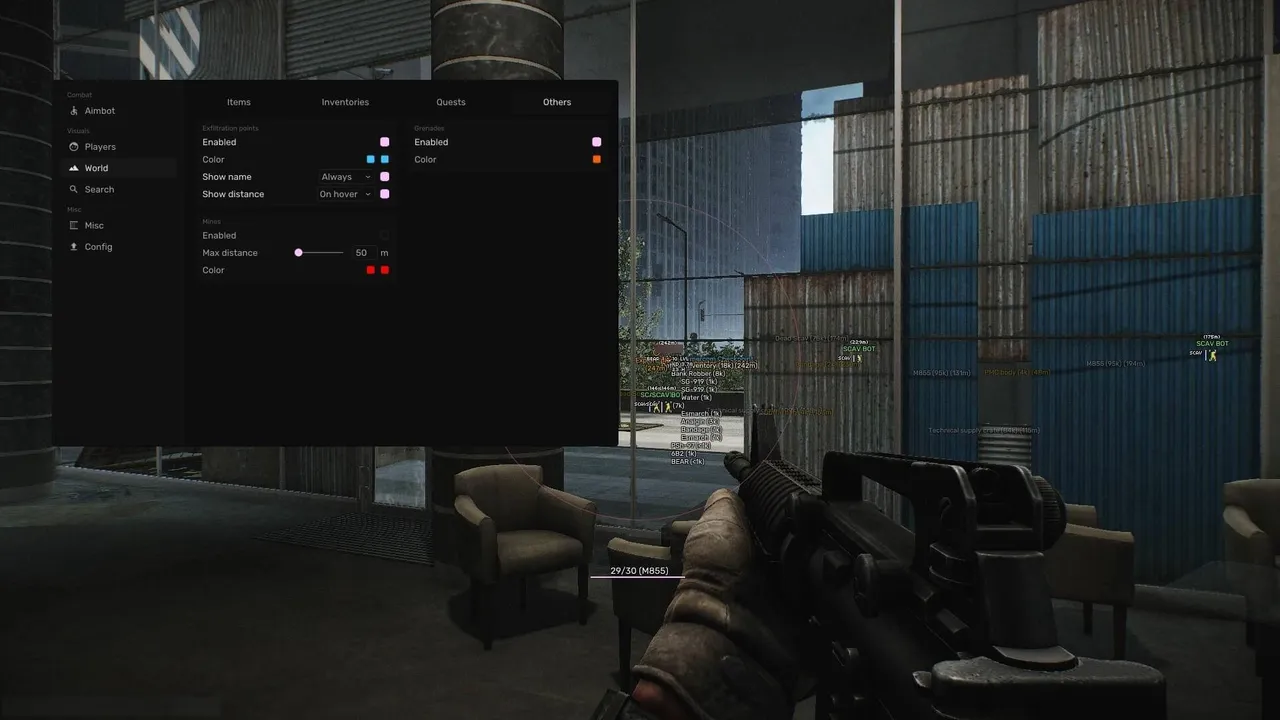Open the Show distance "On hover" dropdown
Image resolution: width=1280 pixels, height=720 pixels.
tap(345, 194)
